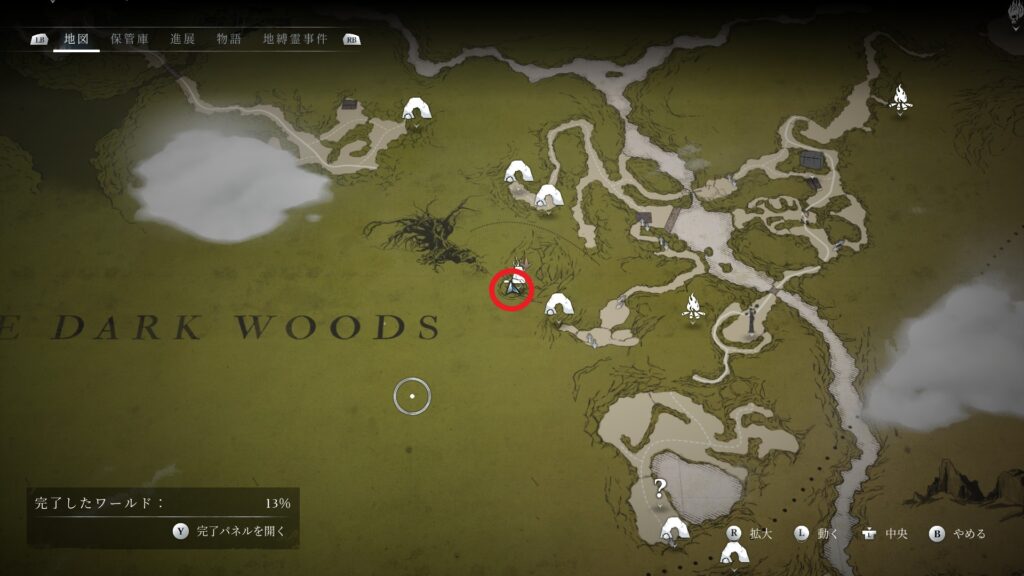Screen dimensions: 1024x576
Task: Click the question mark map marker
Action: coord(660,489)
